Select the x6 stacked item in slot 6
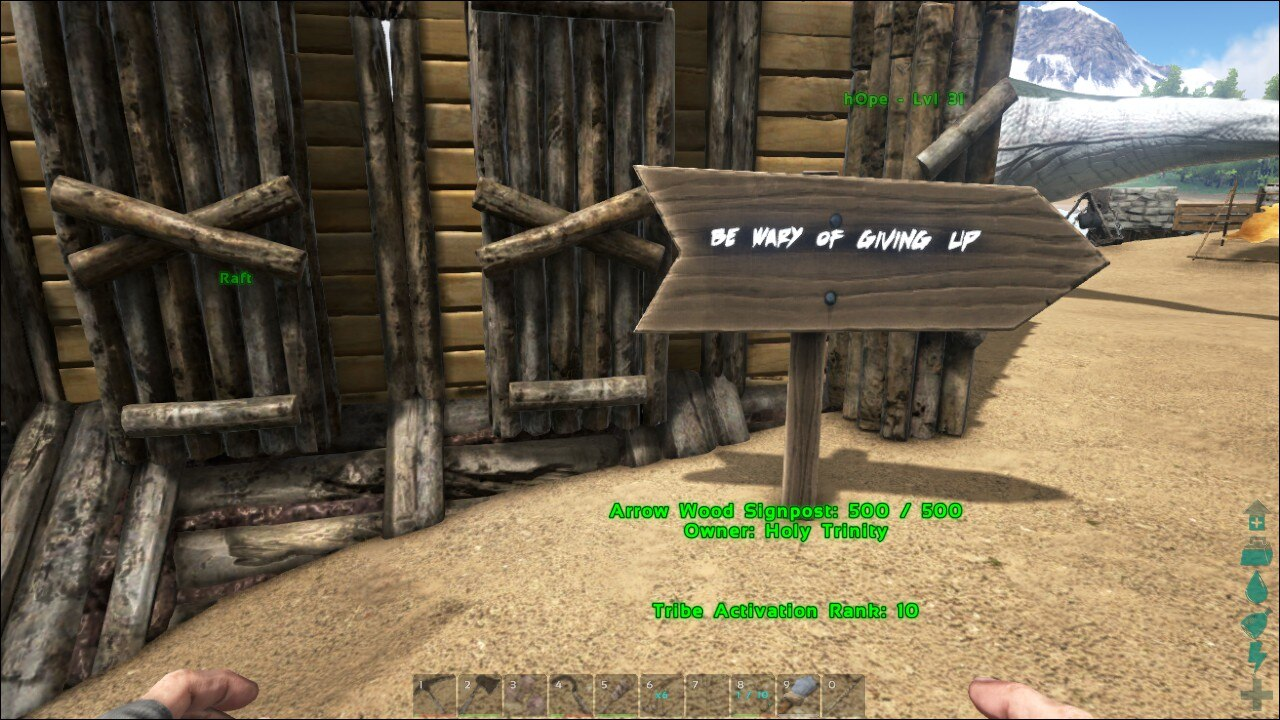1280x720 pixels. pyautogui.click(x=660, y=695)
